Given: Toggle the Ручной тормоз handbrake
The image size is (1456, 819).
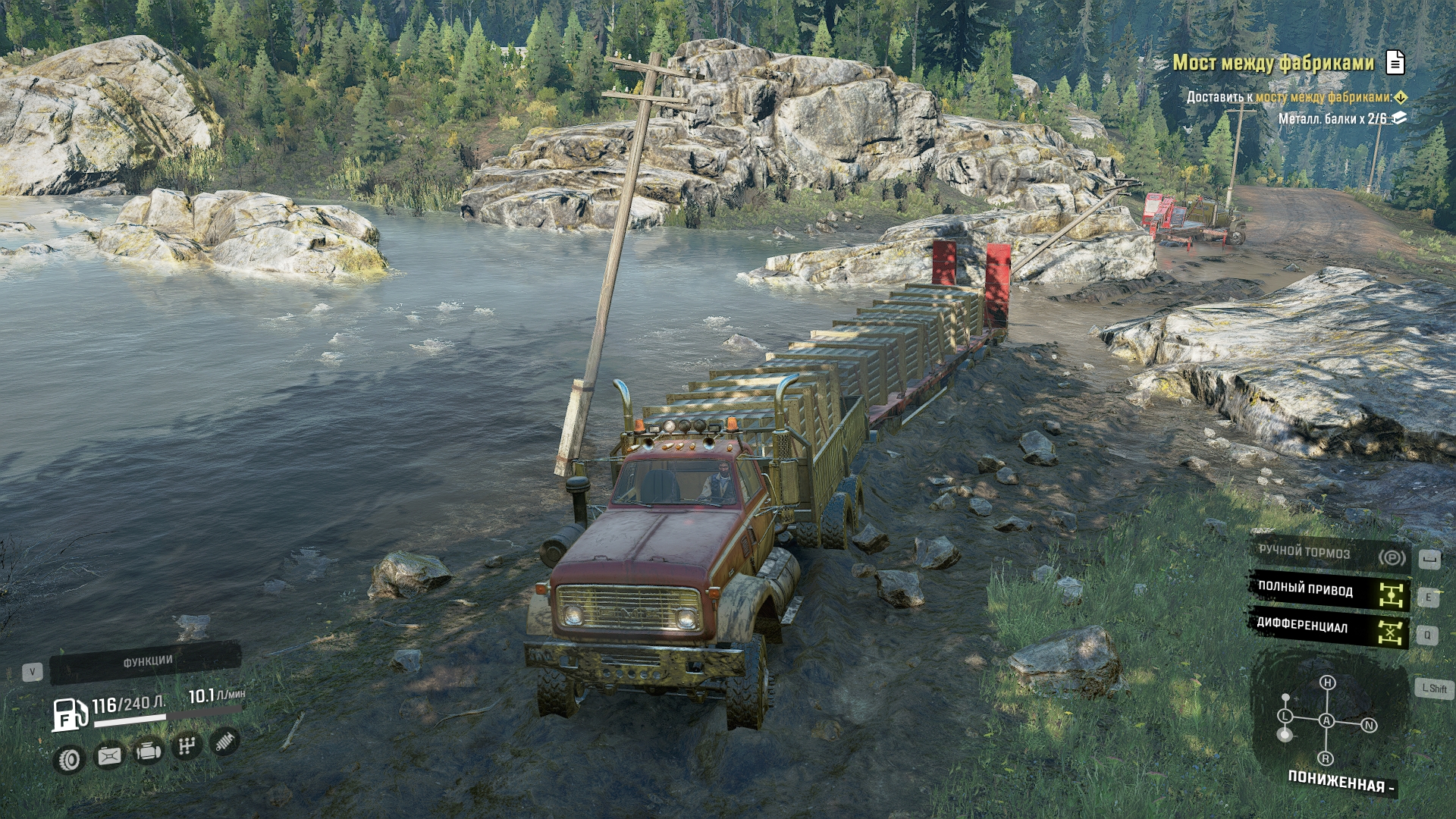Looking at the screenshot, I should point(1329,554).
